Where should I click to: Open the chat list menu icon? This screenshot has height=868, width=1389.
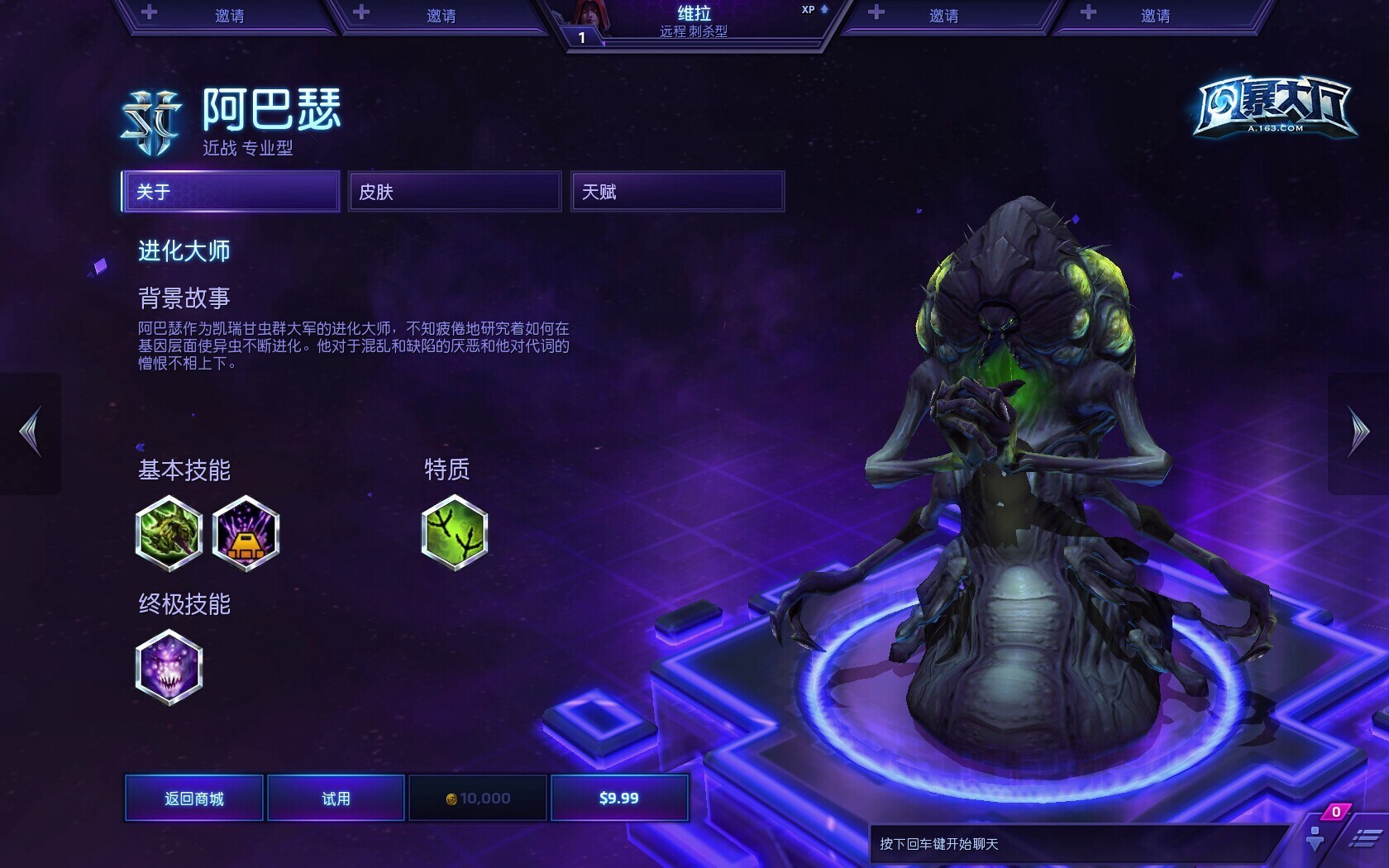[1364, 839]
